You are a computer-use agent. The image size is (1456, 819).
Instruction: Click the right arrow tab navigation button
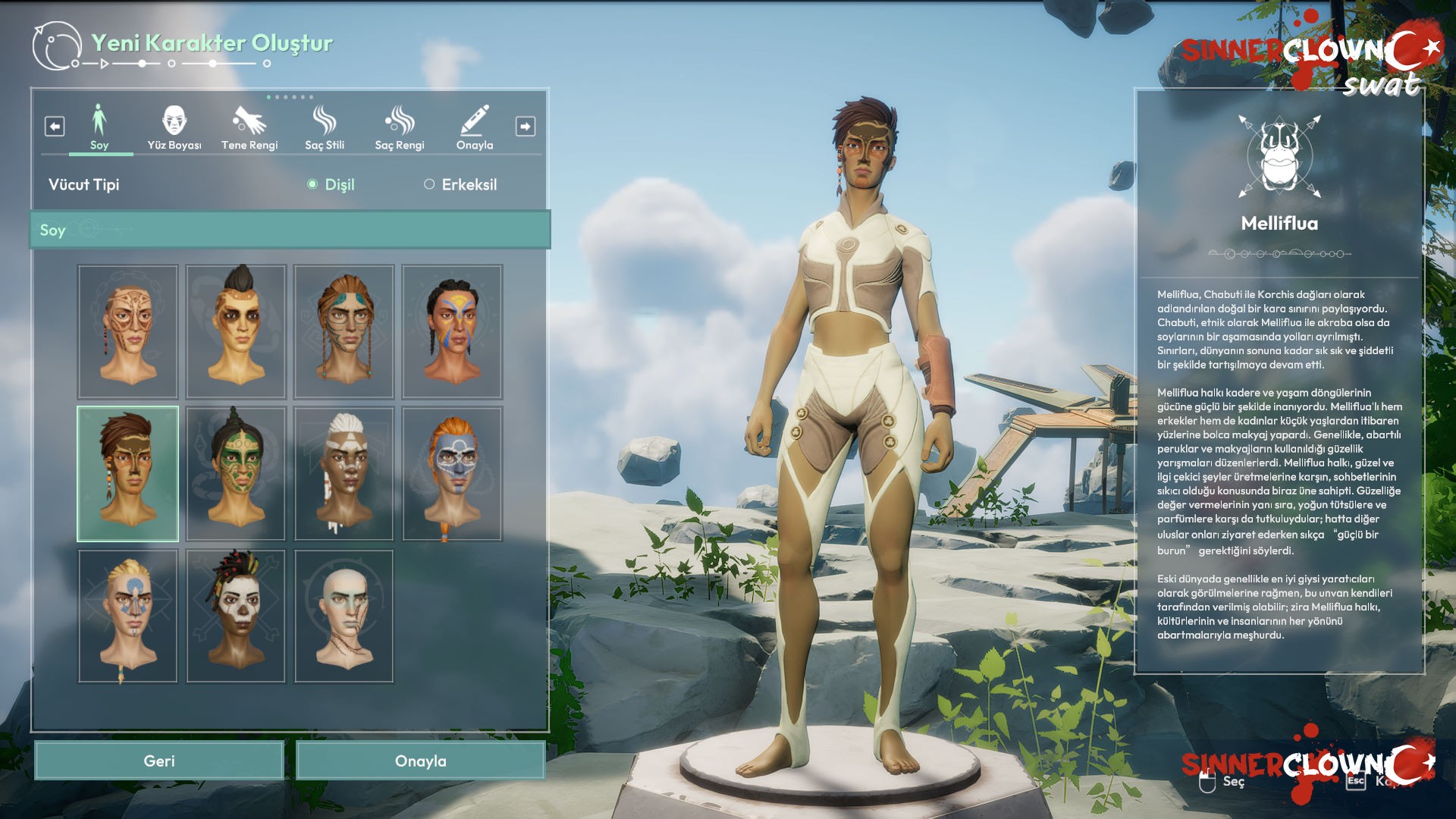526,126
